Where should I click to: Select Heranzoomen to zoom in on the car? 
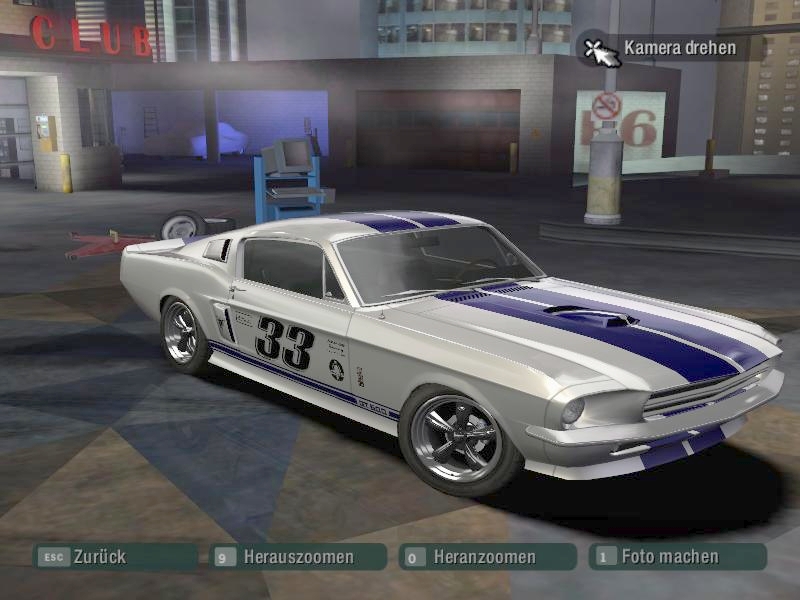[487, 557]
